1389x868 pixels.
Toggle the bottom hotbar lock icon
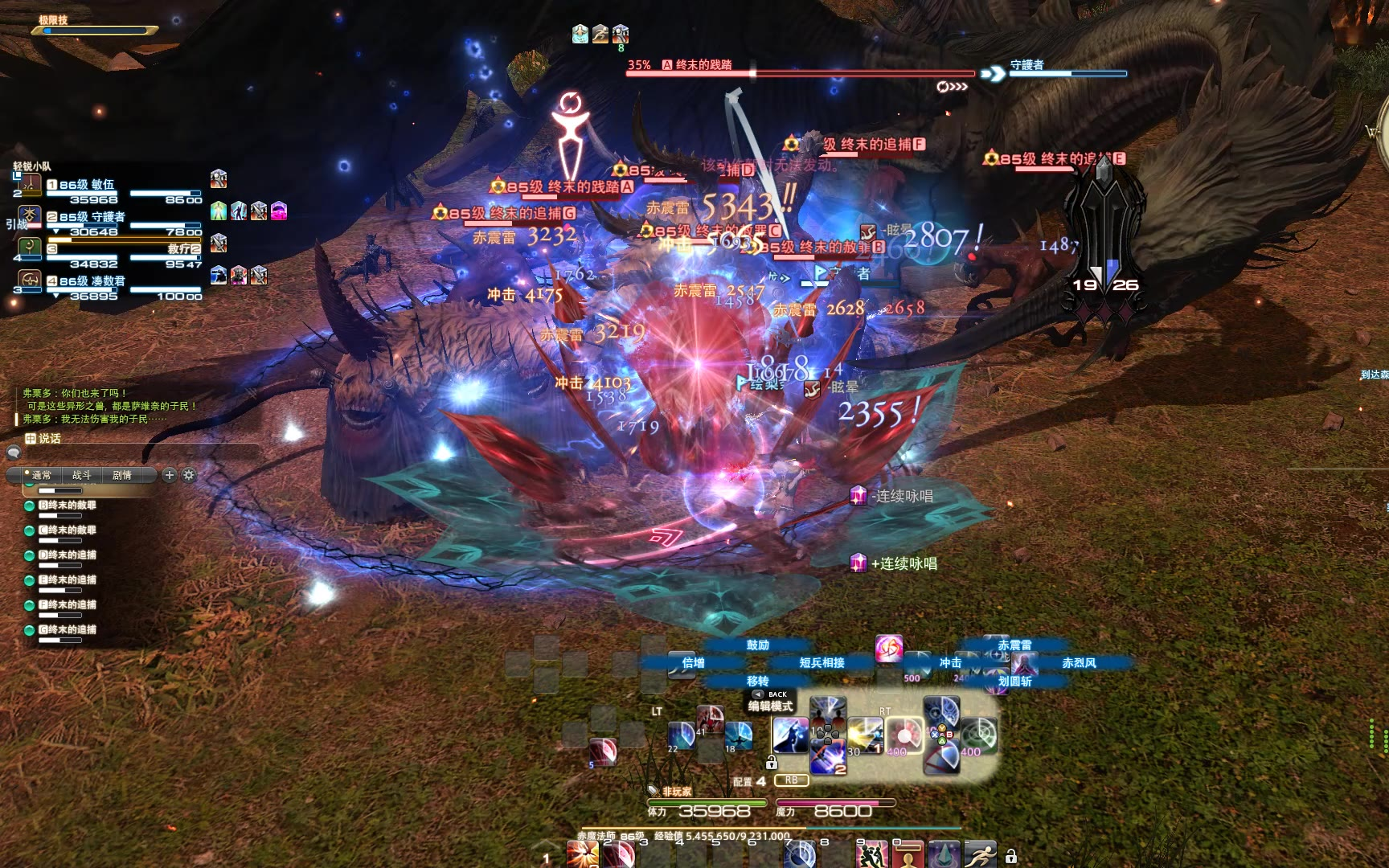(x=1011, y=857)
